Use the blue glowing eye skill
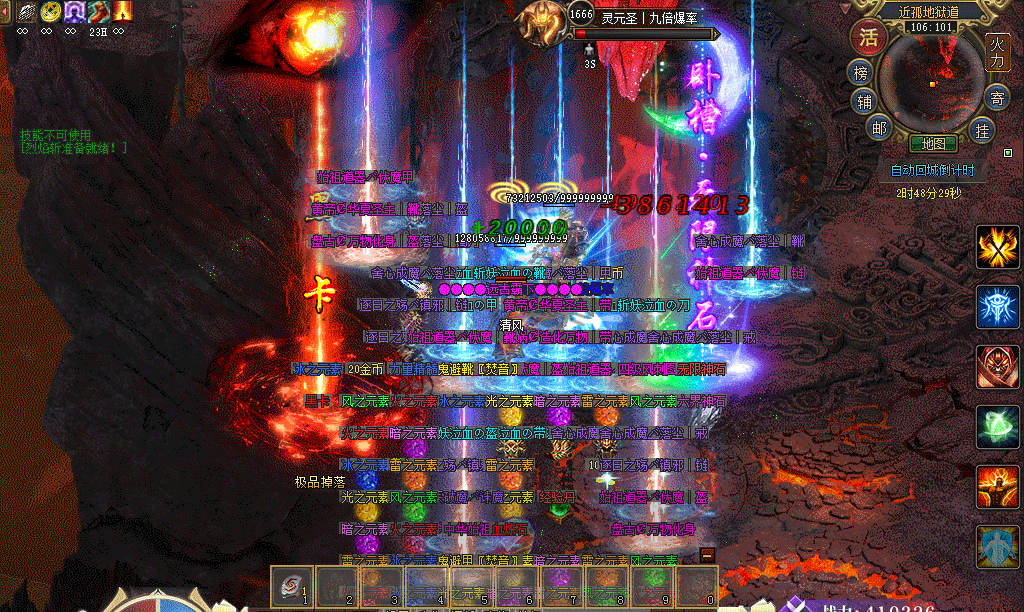Screen dimensions: 1024x612 [998, 307]
